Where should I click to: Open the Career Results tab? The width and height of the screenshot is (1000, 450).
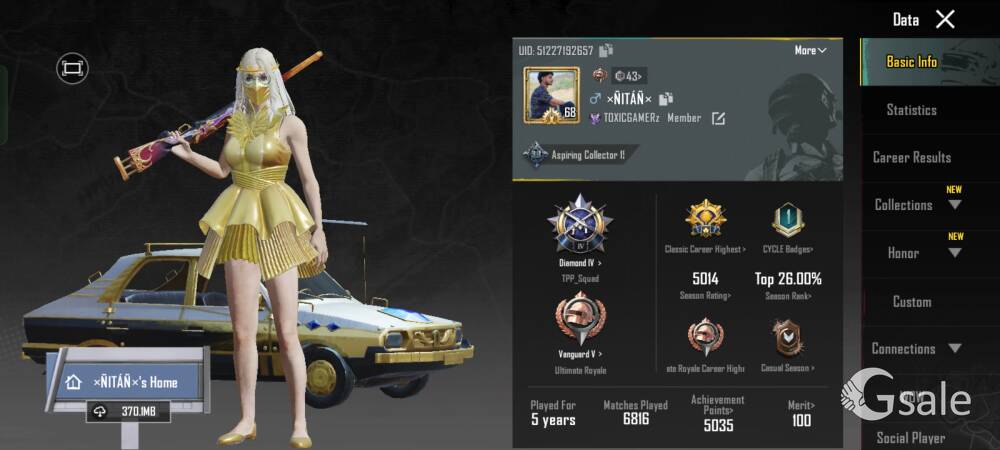click(x=911, y=158)
